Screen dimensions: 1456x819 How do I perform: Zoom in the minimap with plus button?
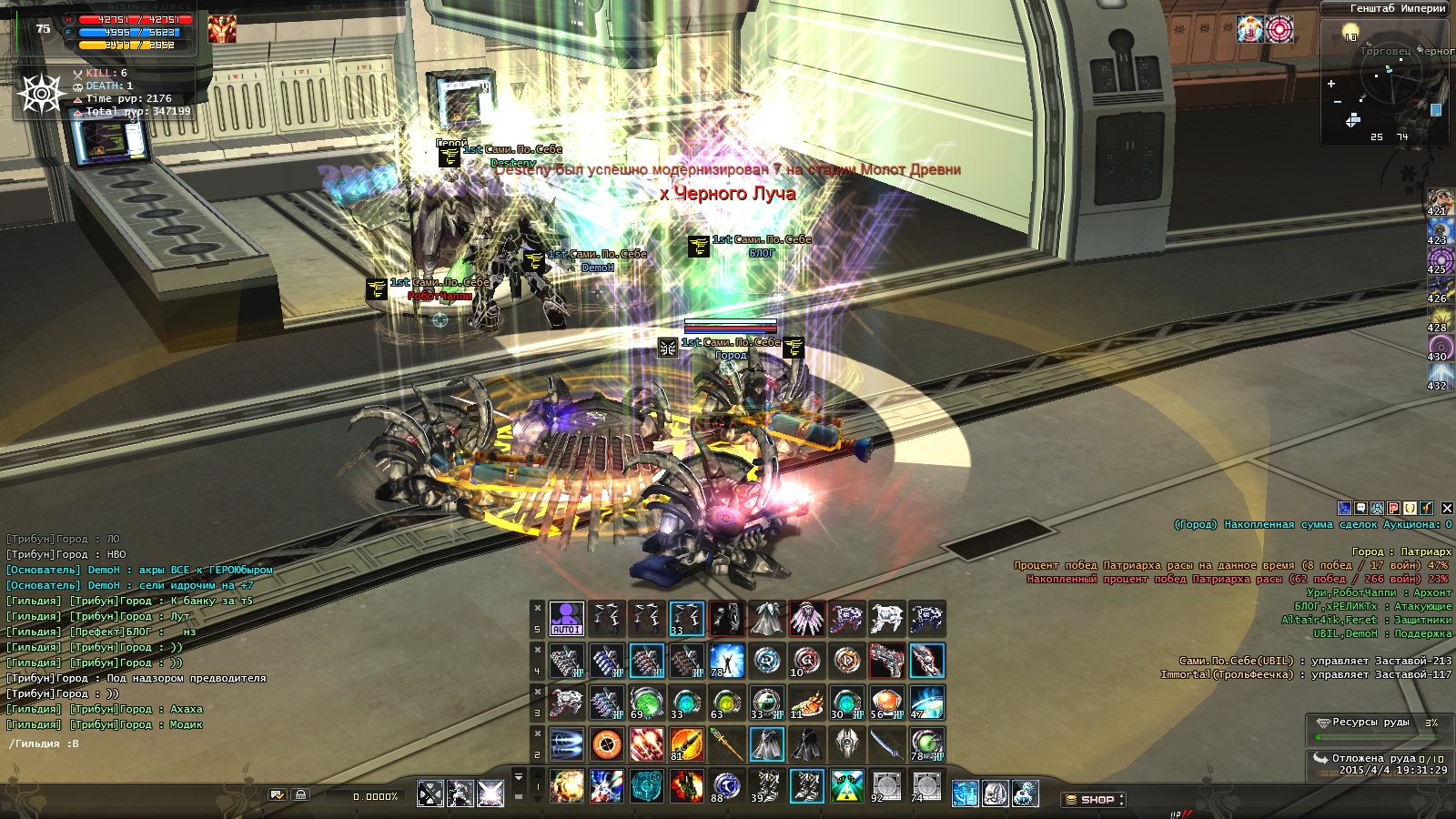click(x=1331, y=84)
